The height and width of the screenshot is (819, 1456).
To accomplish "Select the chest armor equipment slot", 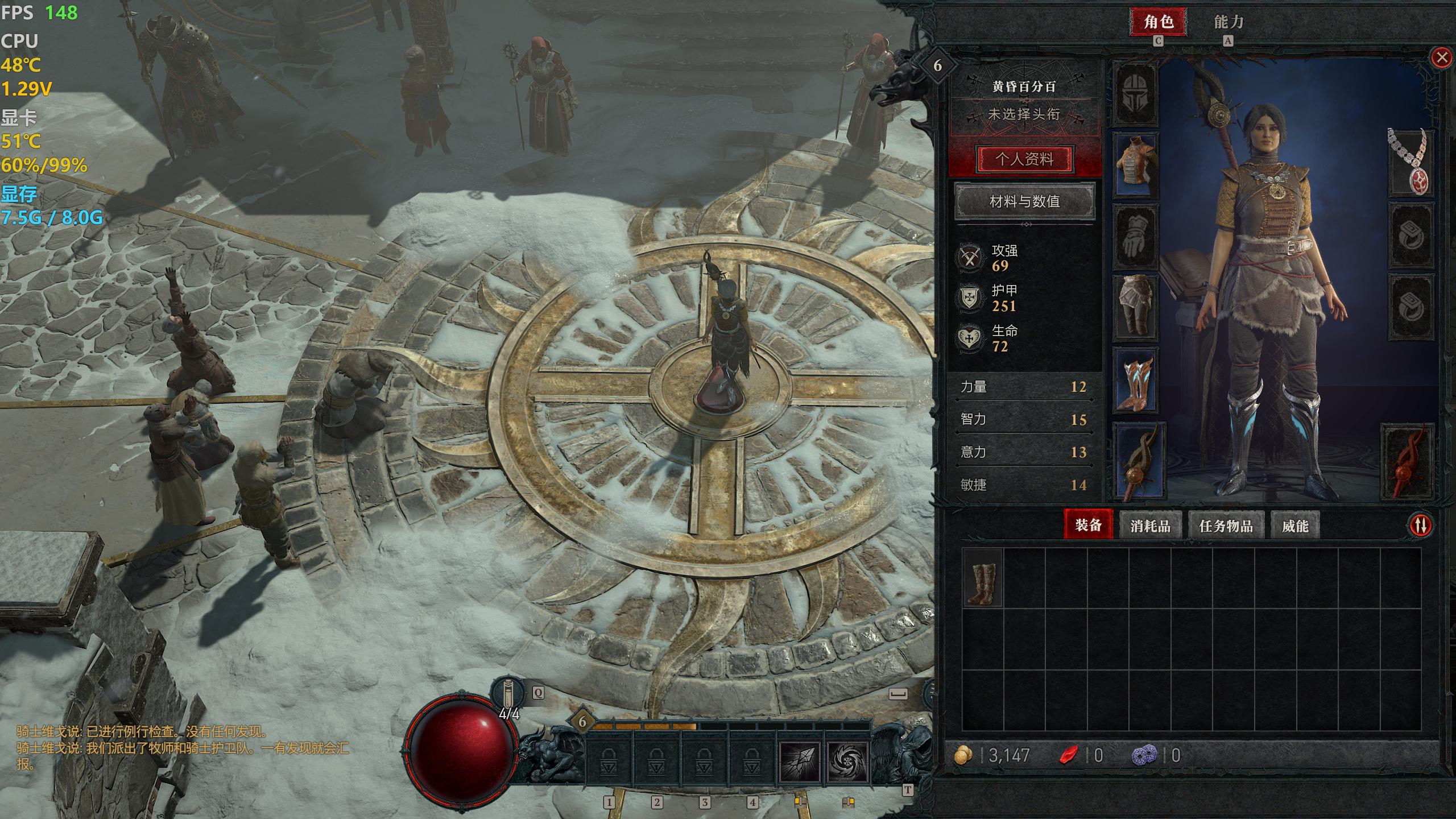I will click(1135, 166).
